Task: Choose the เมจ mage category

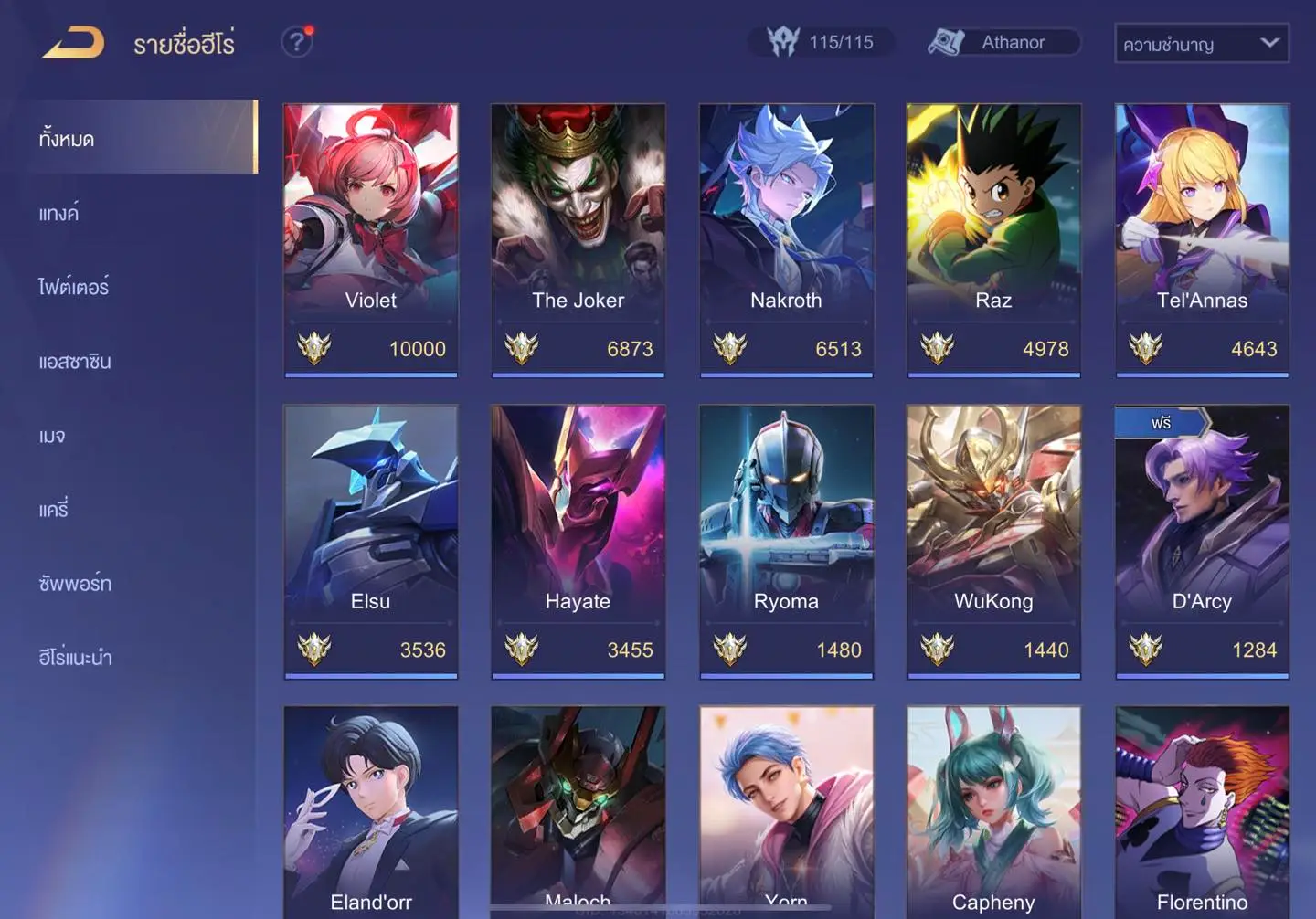Action: [x=52, y=436]
